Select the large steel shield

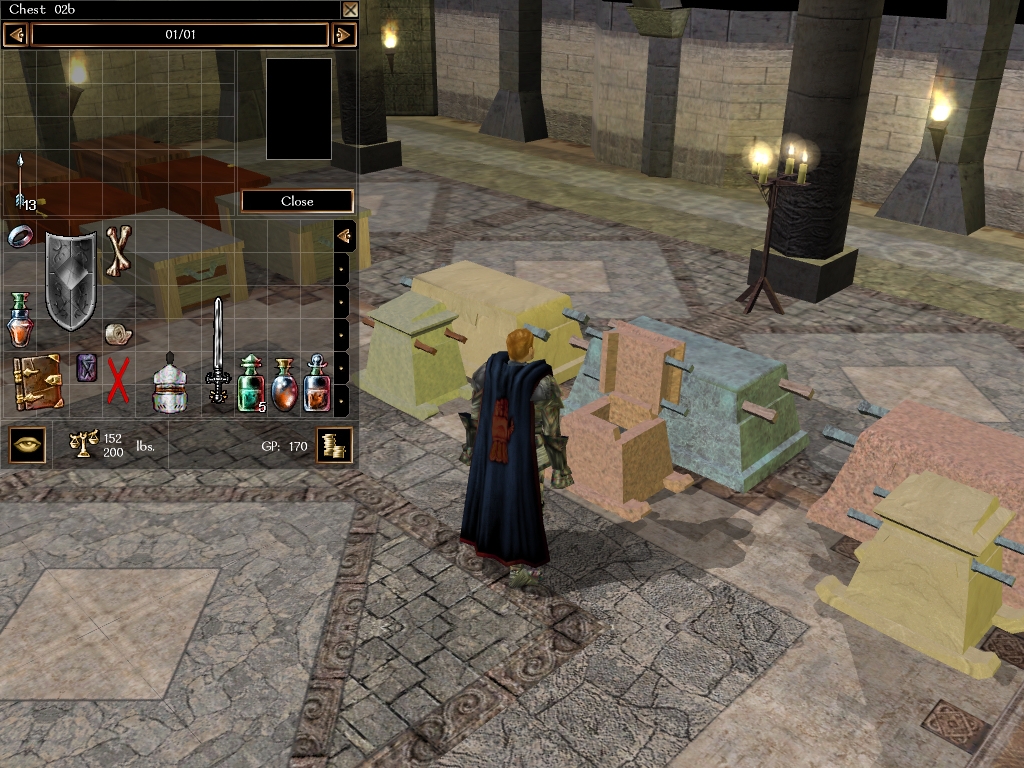[71, 281]
